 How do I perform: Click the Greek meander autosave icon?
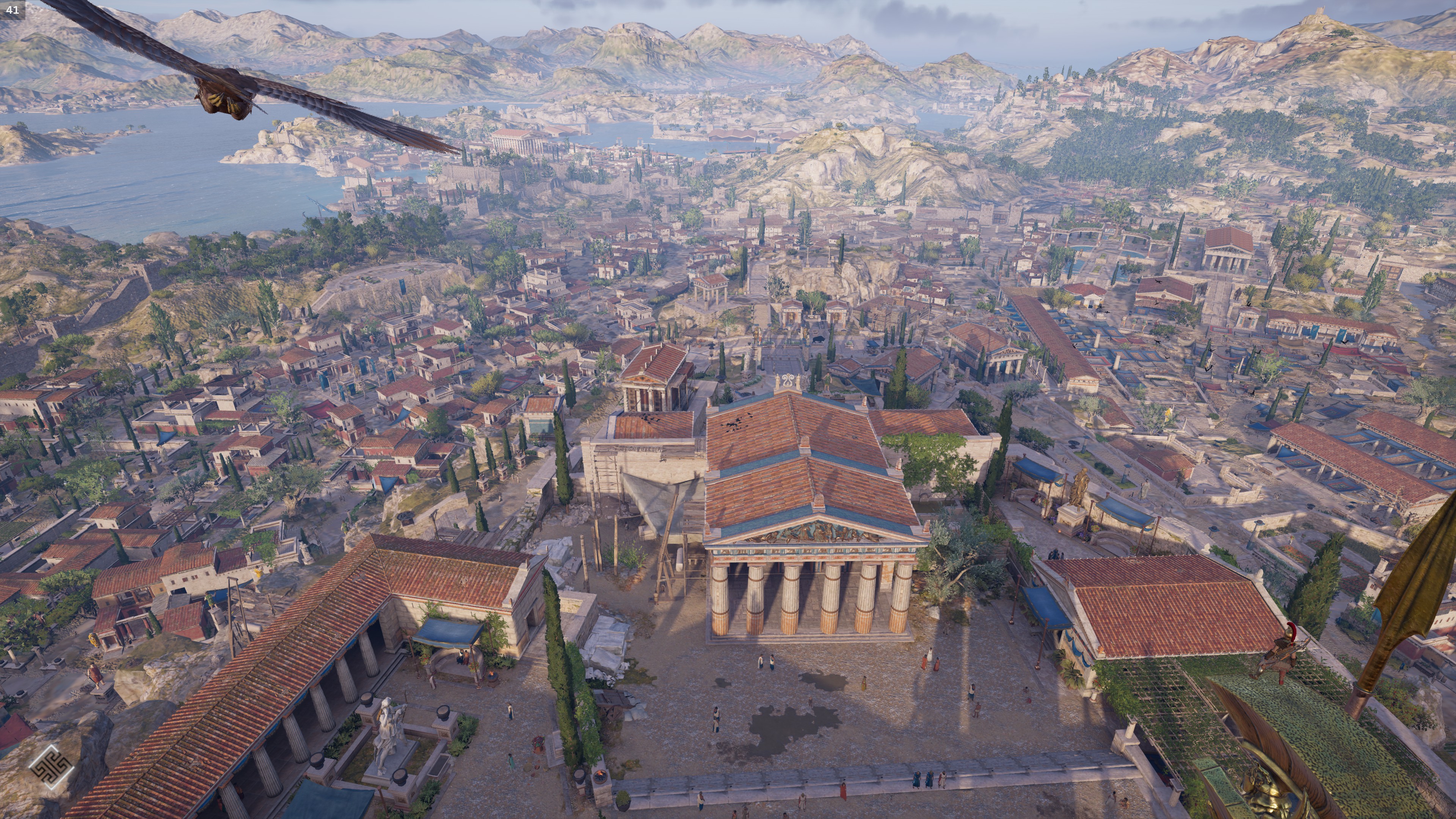point(51,767)
